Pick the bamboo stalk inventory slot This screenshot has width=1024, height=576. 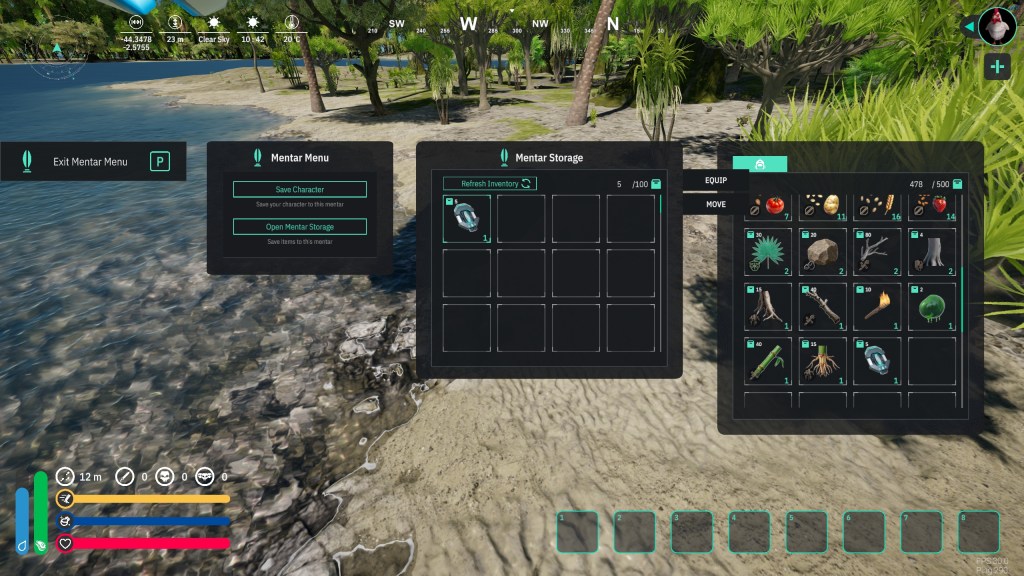pos(768,361)
